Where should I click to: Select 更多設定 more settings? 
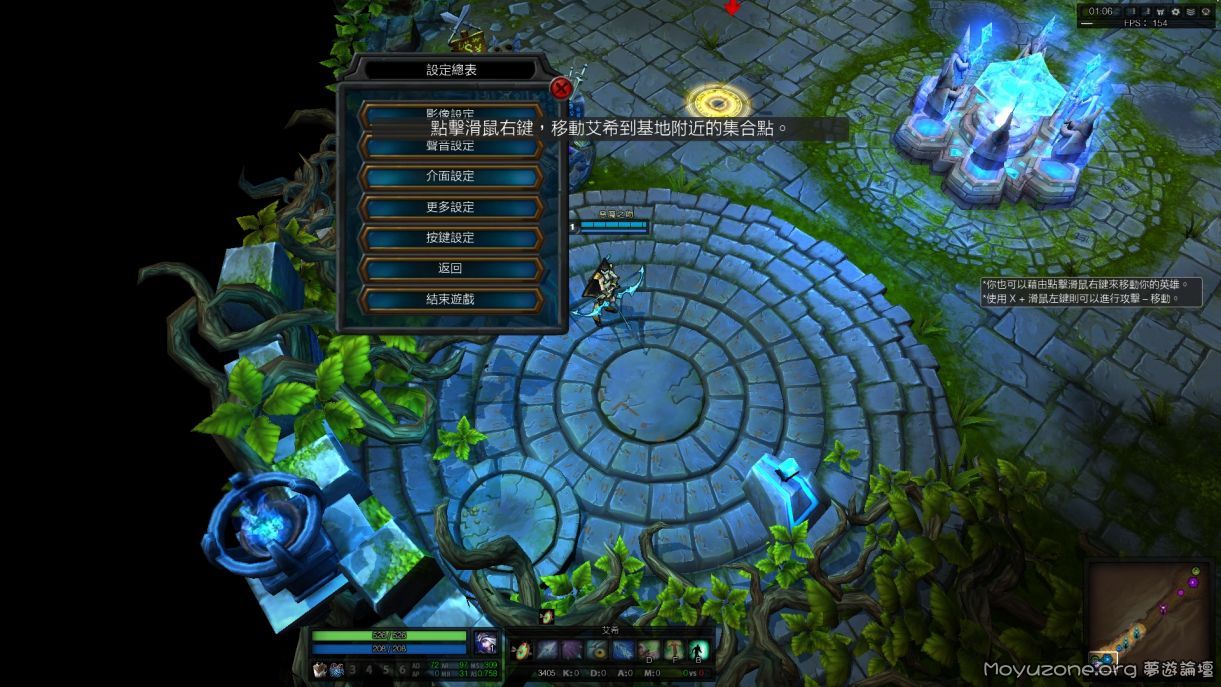pyautogui.click(x=450, y=207)
